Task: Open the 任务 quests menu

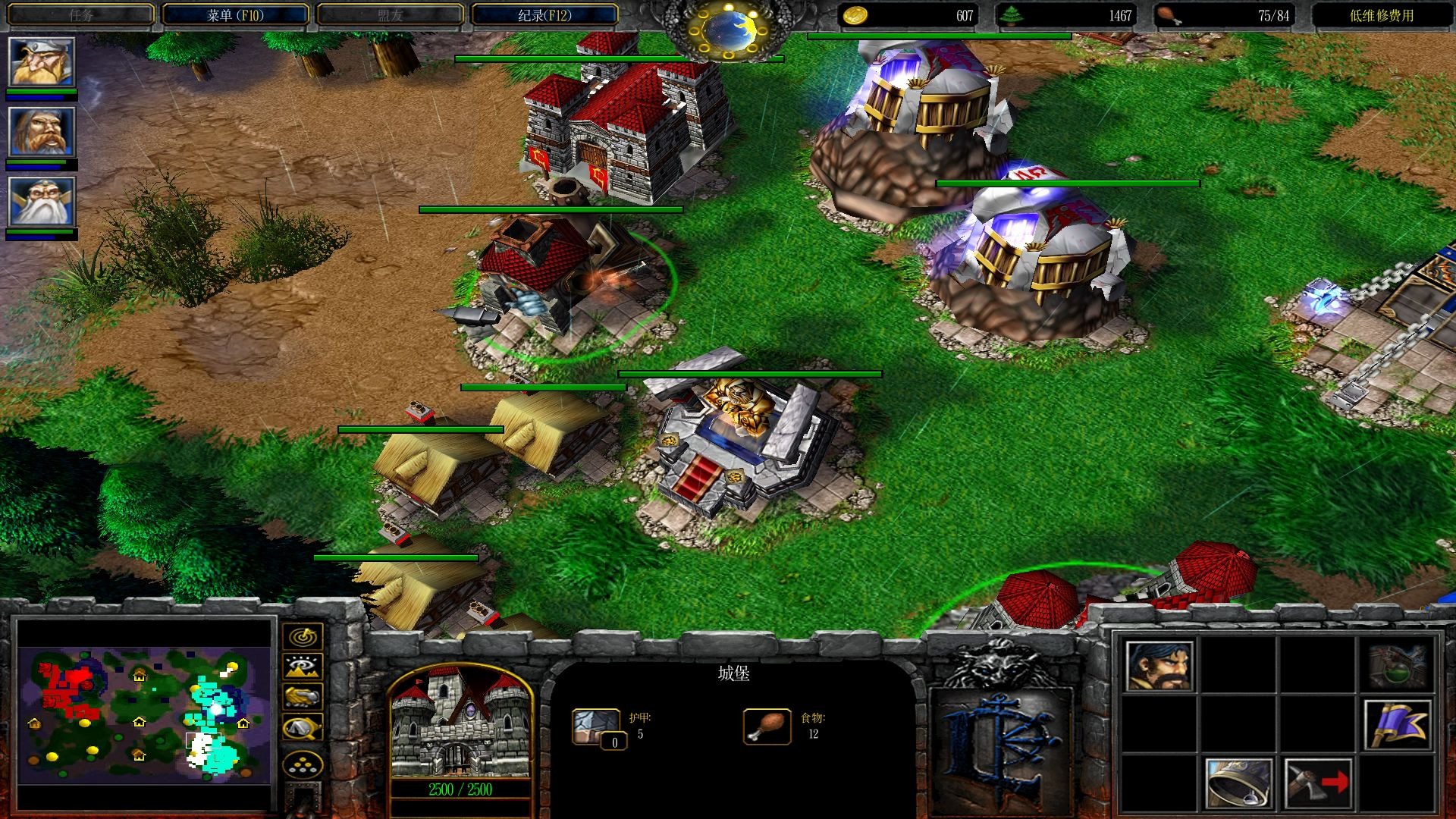Action: pyautogui.click(x=81, y=15)
